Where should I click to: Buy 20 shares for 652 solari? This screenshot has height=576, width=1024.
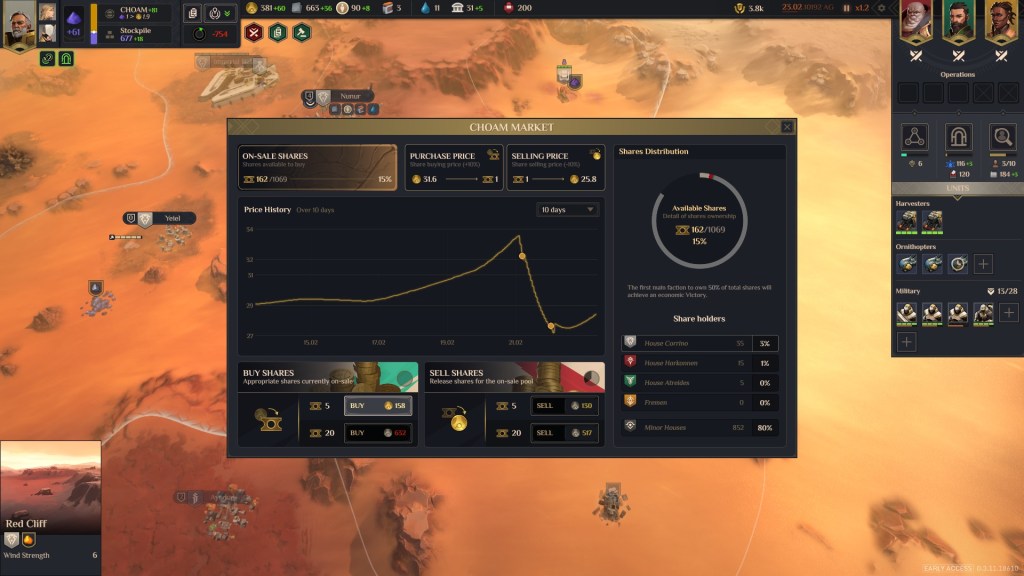click(377, 433)
